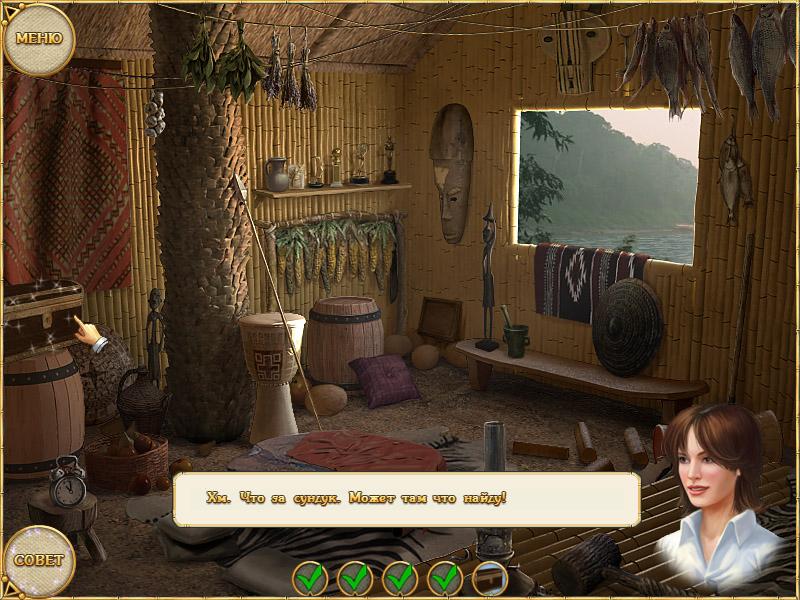
Task: Ask for a hint with СОВЕТ
Action: point(39,561)
